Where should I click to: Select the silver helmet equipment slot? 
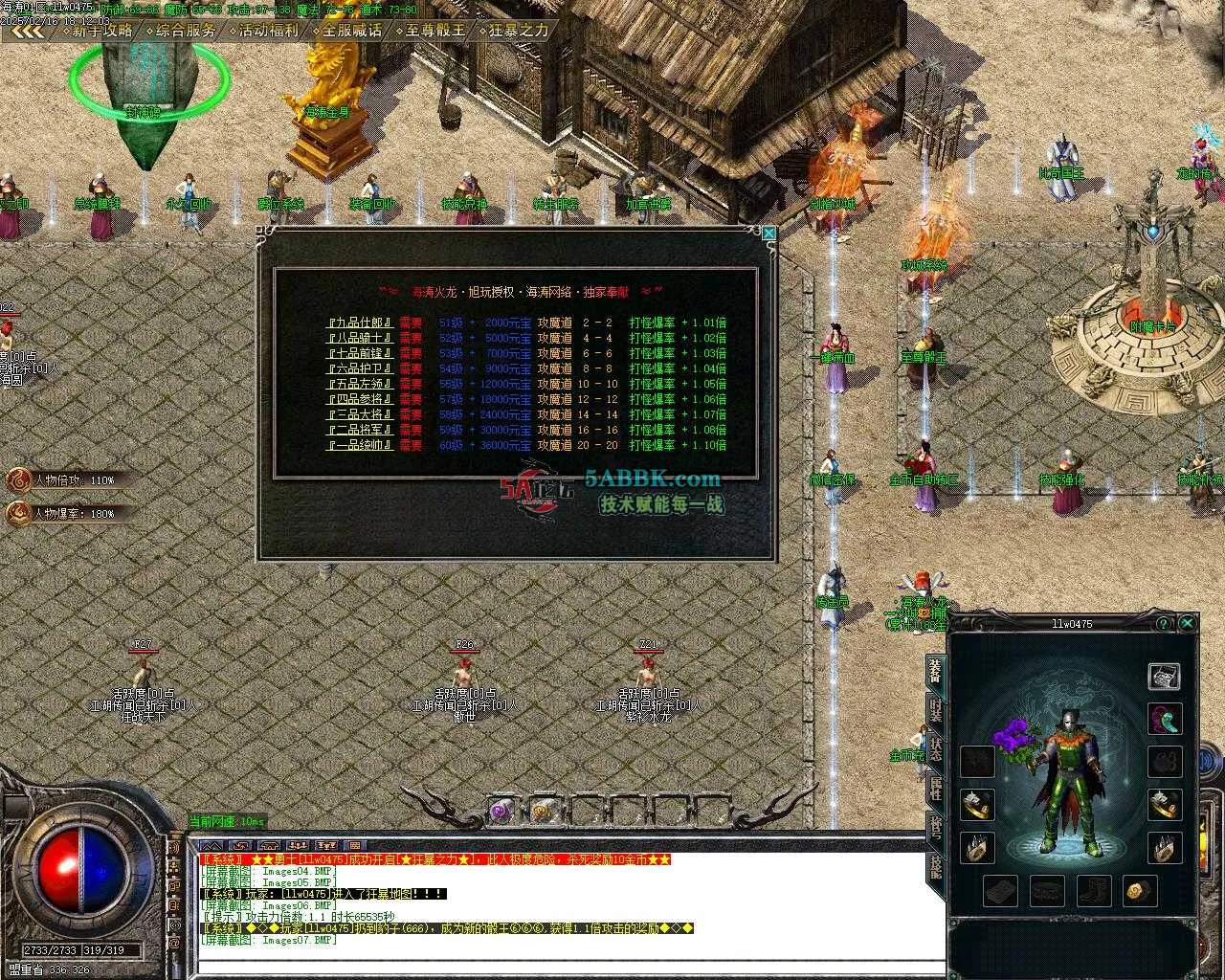(x=1164, y=676)
